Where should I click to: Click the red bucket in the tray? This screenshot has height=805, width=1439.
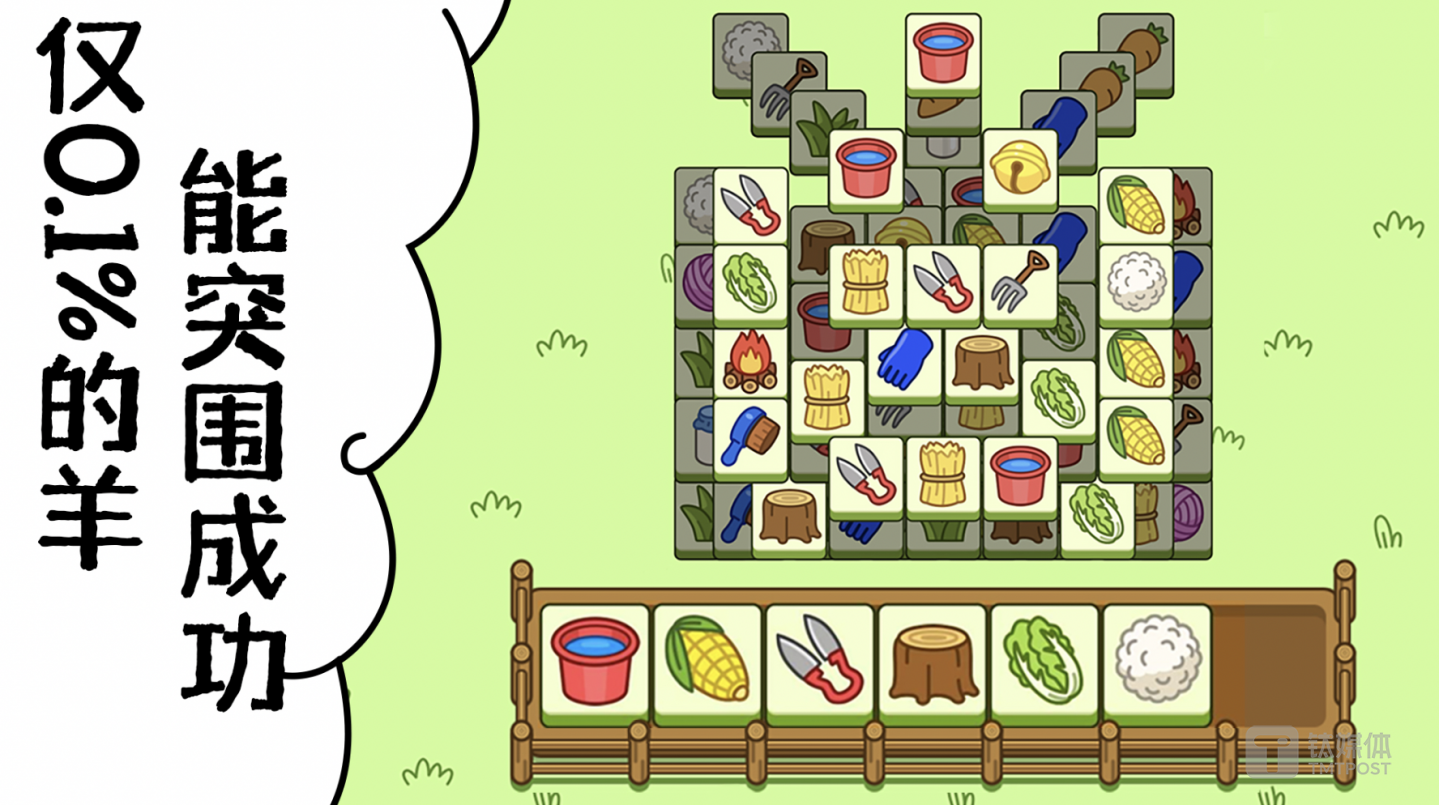595,660
